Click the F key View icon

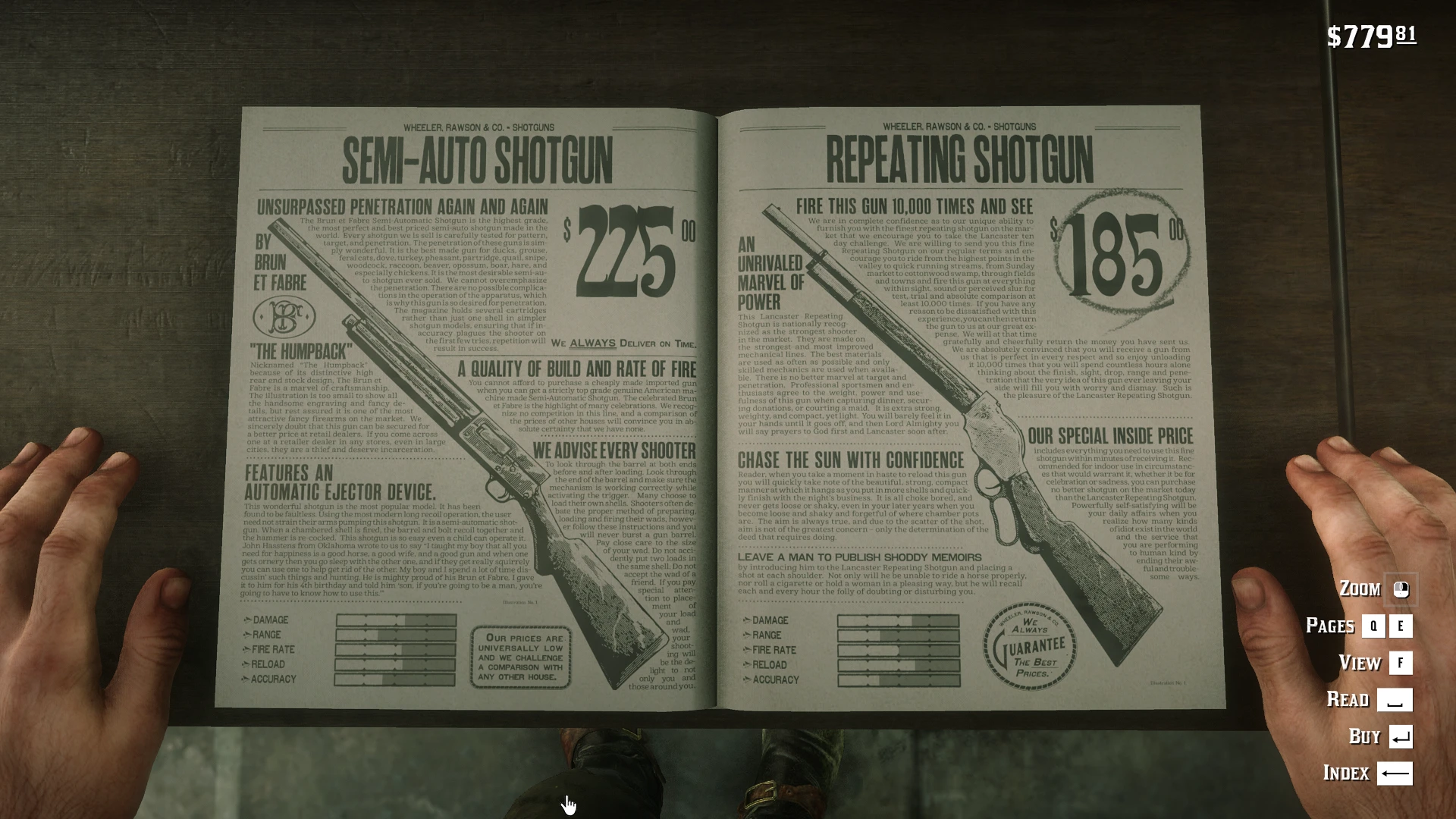[x=1399, y=663]
